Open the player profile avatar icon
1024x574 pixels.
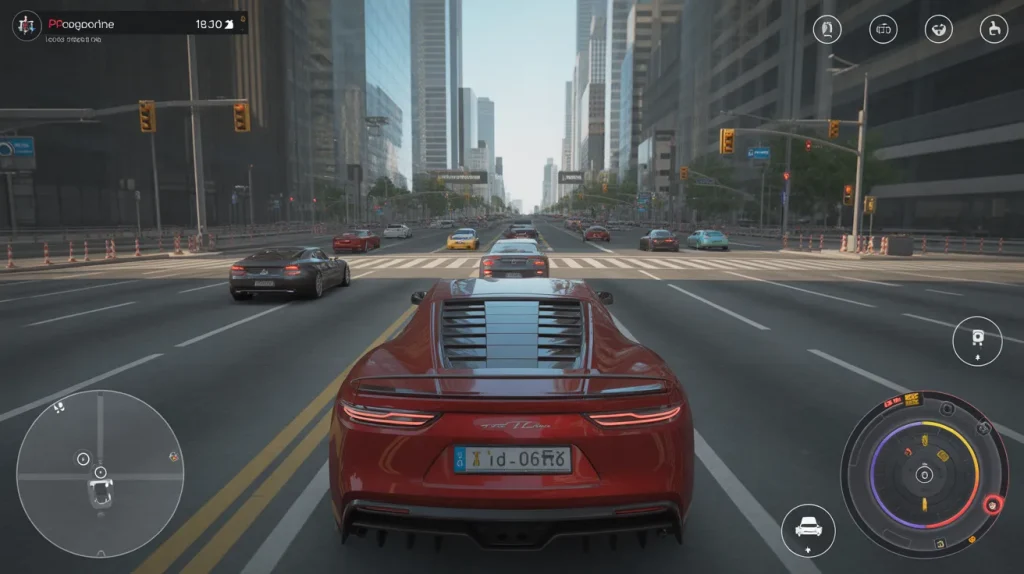click(x=26, y=25)
